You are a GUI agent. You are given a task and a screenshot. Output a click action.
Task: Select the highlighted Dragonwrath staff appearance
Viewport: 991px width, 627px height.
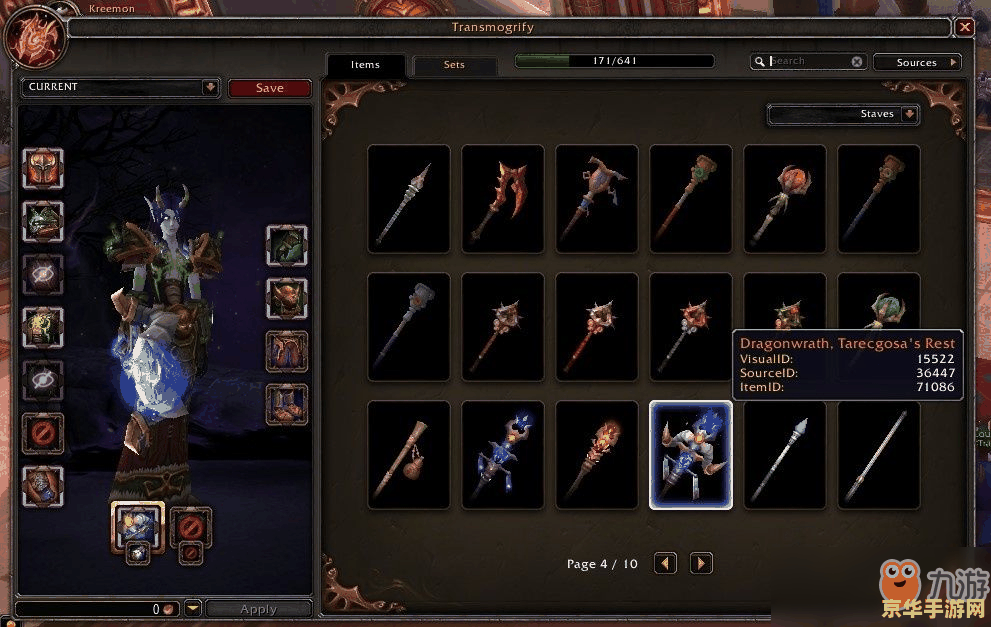691,455
